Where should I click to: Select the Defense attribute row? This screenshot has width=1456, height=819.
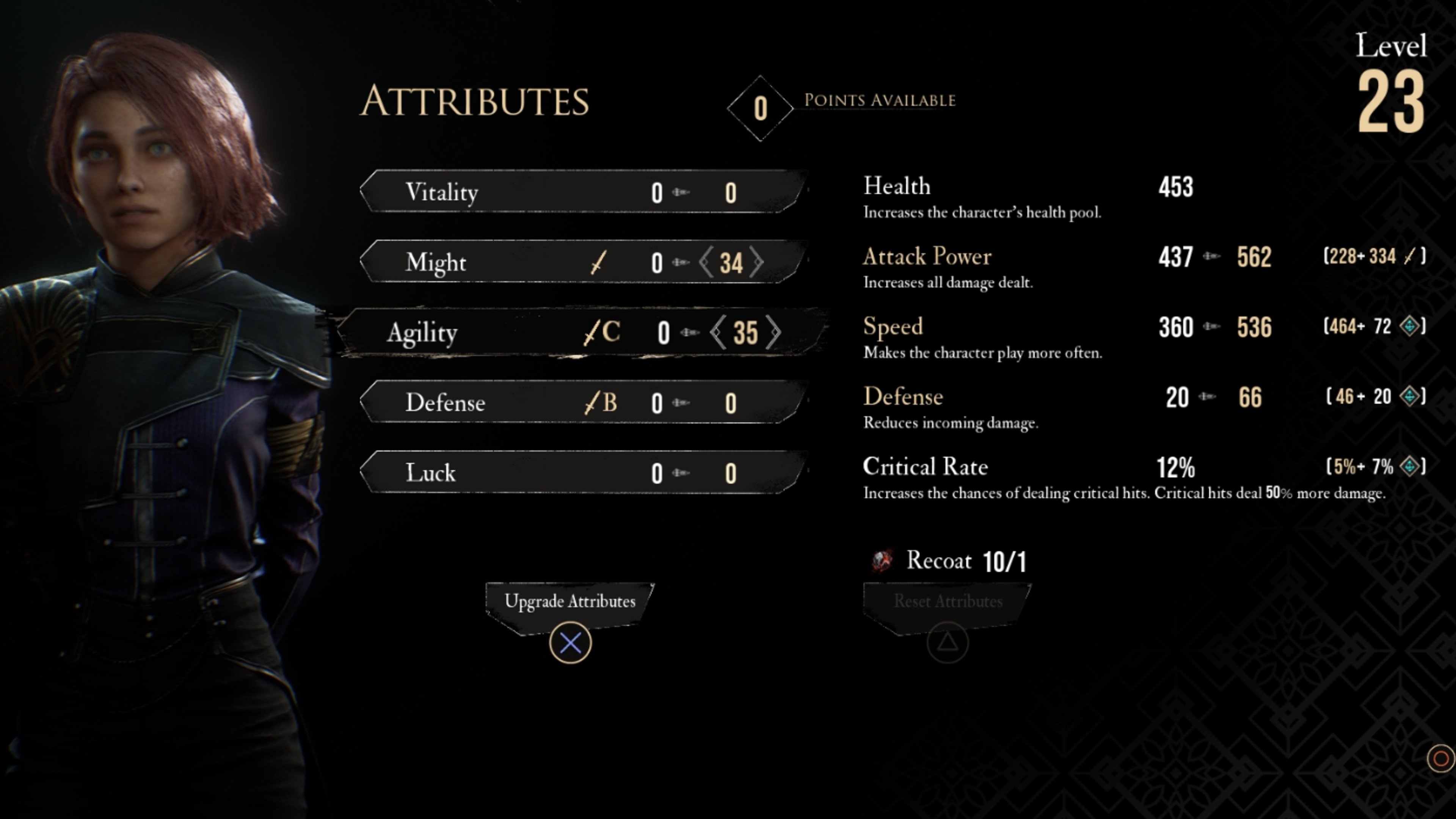tap(582, 402)
